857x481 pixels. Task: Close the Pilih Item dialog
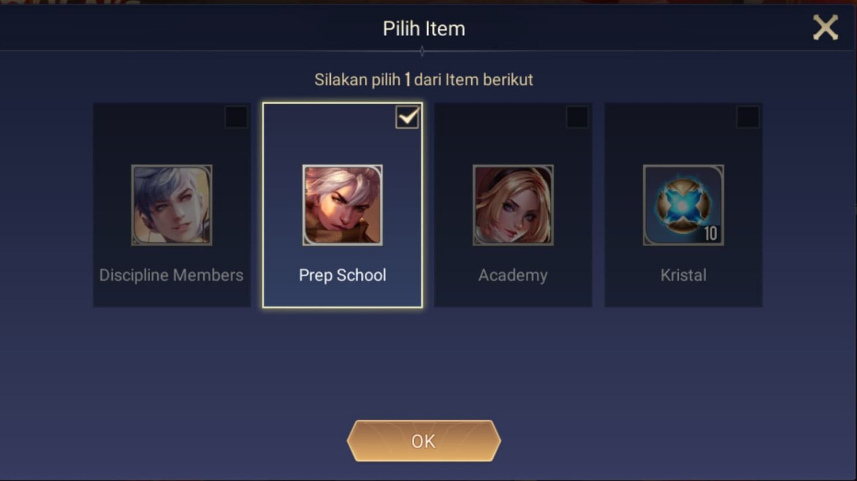click(825, 28)
